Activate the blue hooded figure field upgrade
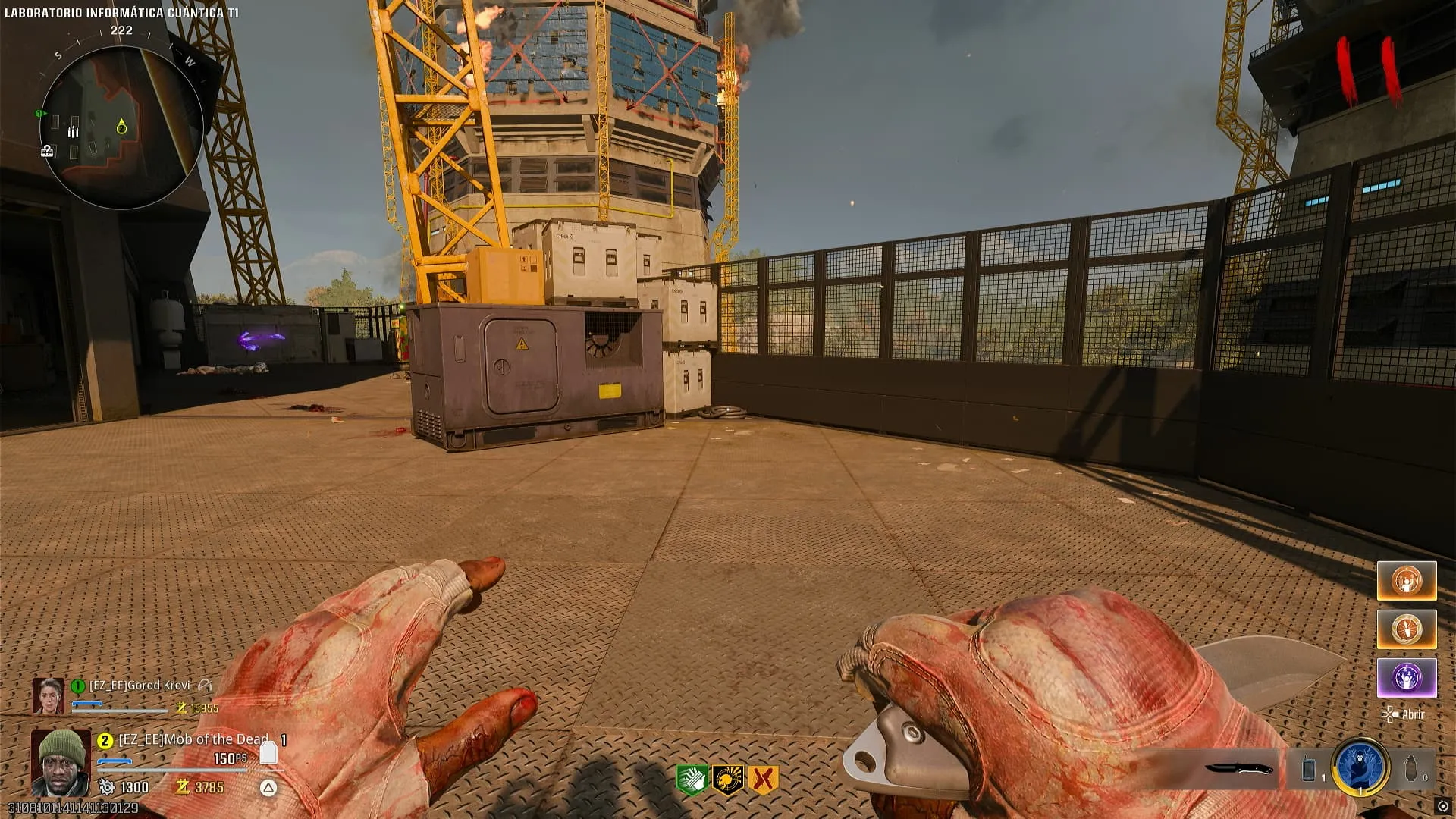 click(x=1360, y=767)
